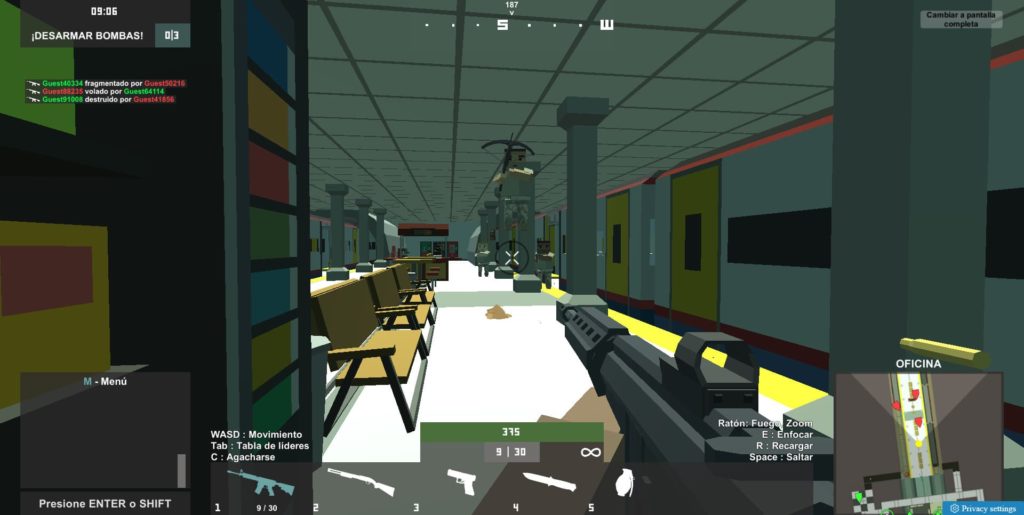This screenshot has width=1024, height=515.
Task: Open the Privacy settings link
Action: coord(983,508)
